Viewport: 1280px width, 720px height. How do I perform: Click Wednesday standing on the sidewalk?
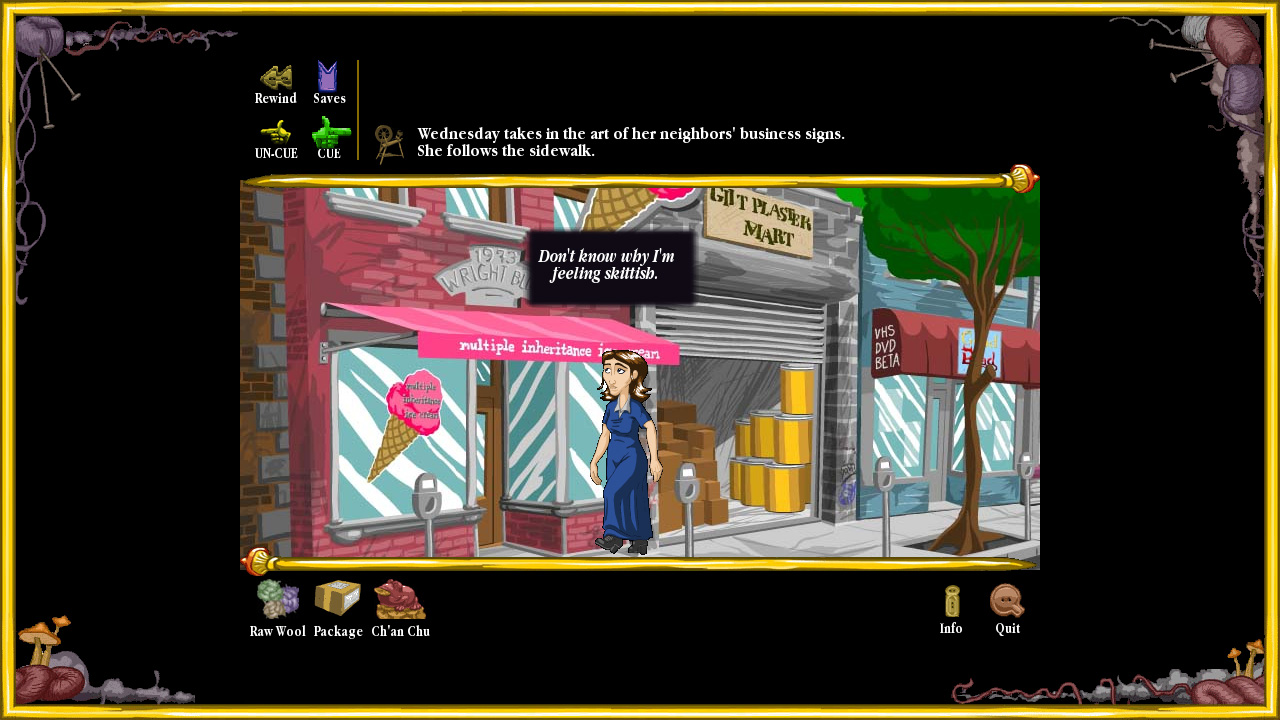point(625,450)
